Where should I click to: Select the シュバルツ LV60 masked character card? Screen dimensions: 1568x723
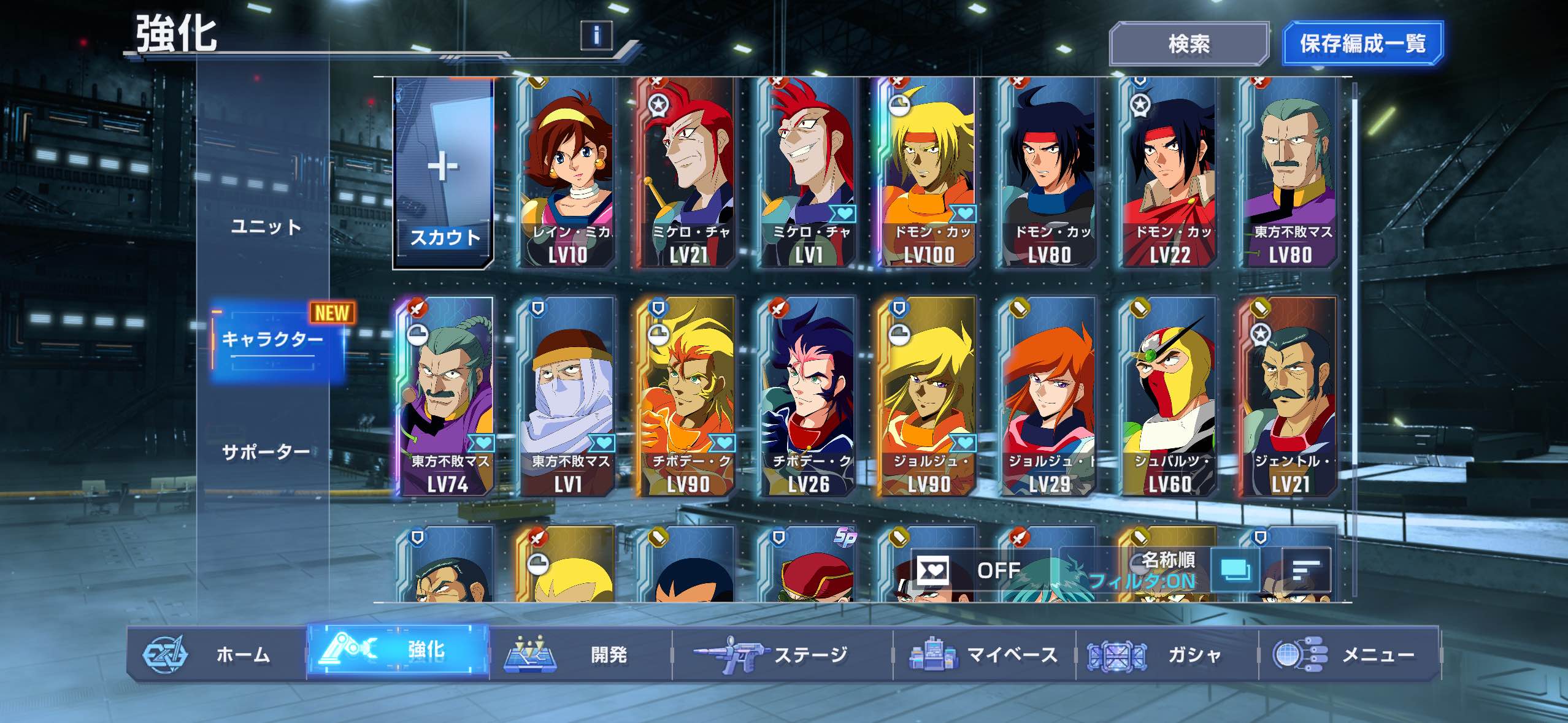pos(1169,397)
